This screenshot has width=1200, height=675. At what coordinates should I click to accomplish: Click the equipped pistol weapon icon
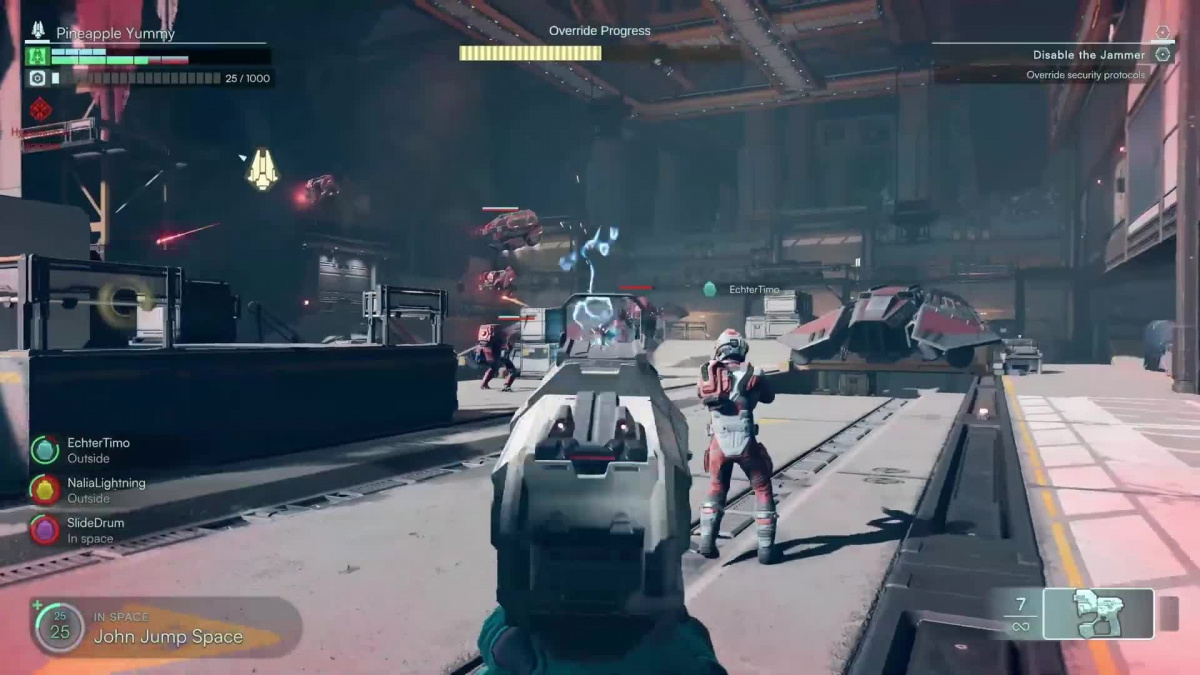[1097, 613]
